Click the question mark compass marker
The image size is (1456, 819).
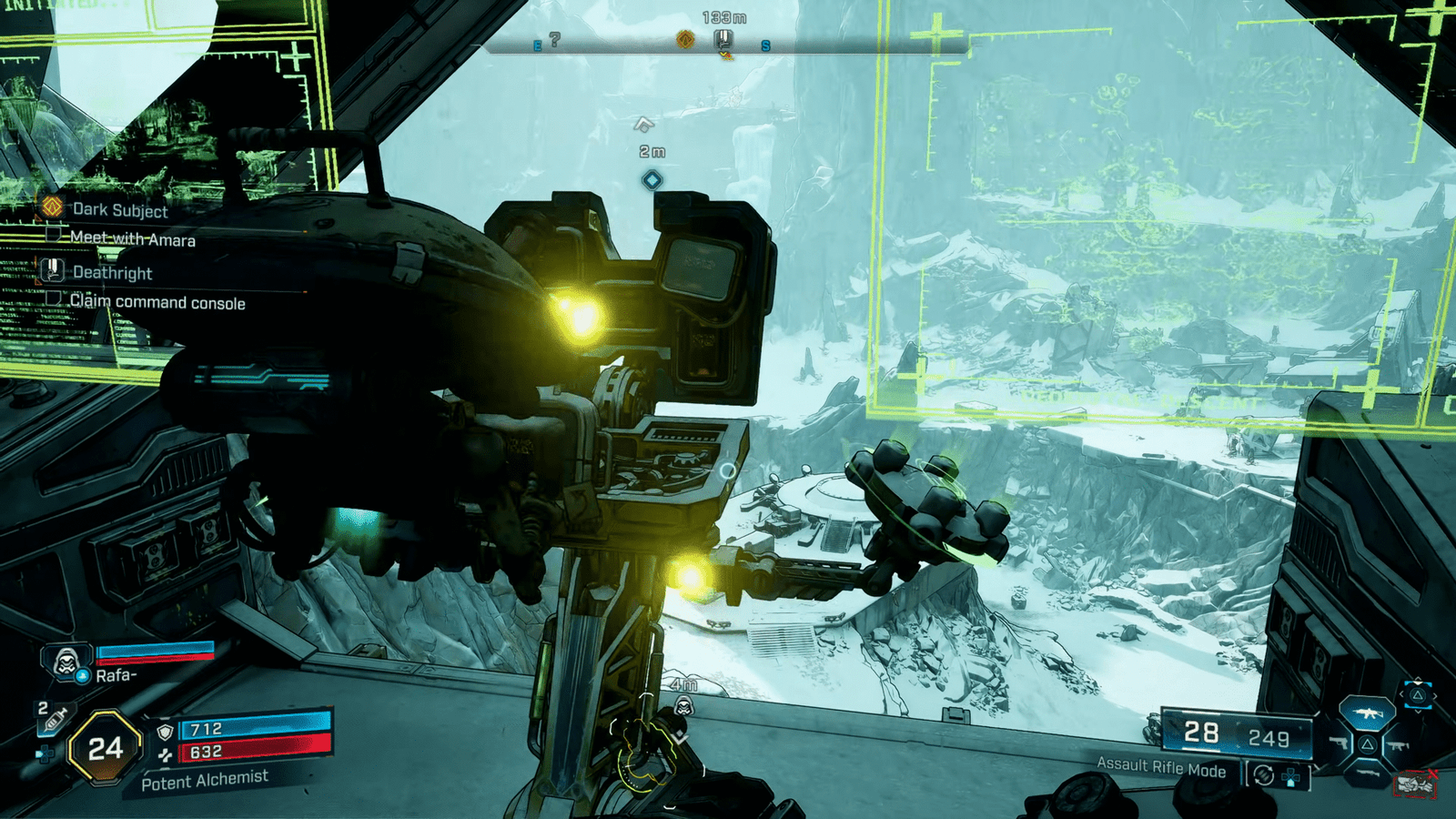554,39
